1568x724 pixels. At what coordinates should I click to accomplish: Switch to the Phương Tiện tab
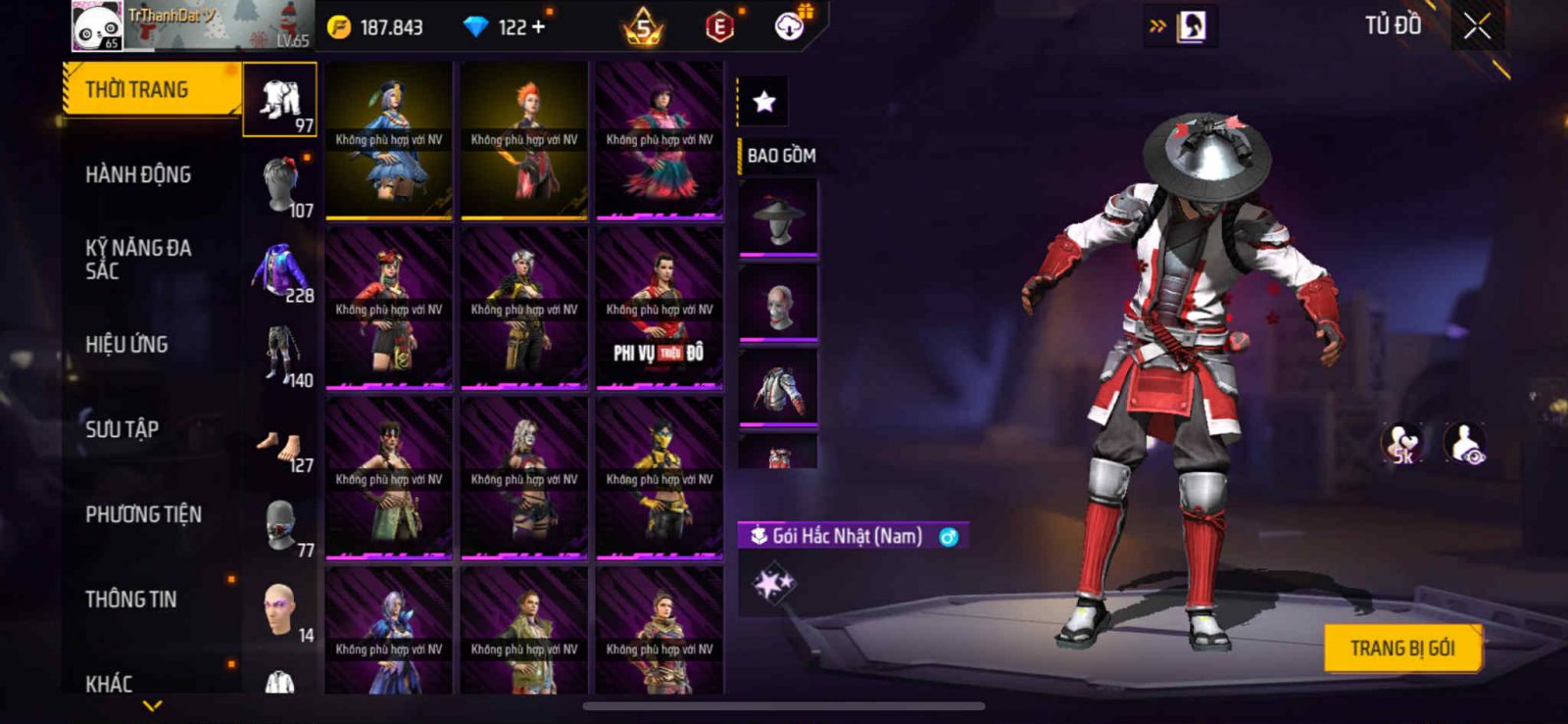pyautogui.click(x=144, y=514)
